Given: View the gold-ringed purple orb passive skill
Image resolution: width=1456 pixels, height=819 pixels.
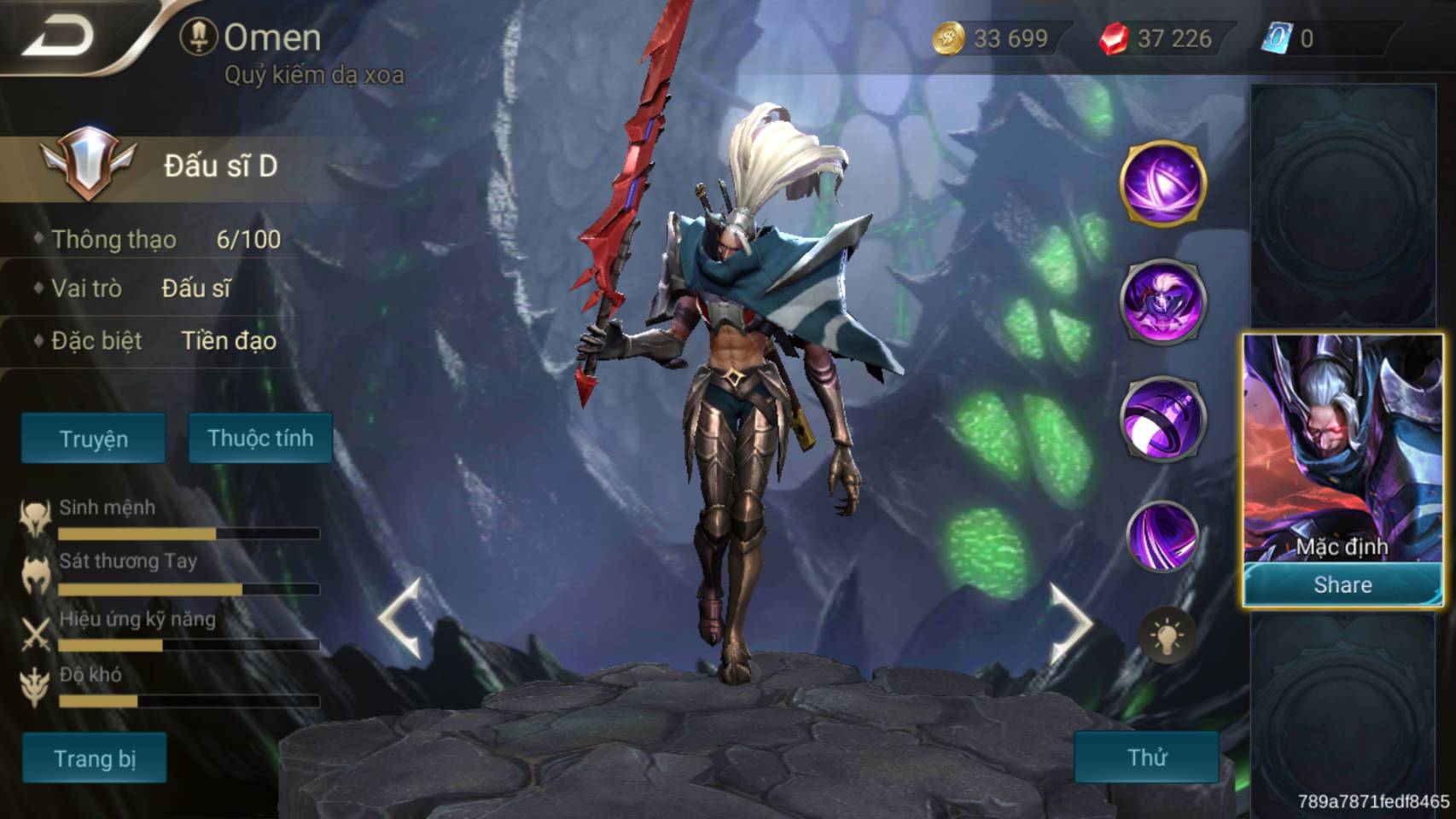Looking at the screenshot, I should pos(1162,183).
